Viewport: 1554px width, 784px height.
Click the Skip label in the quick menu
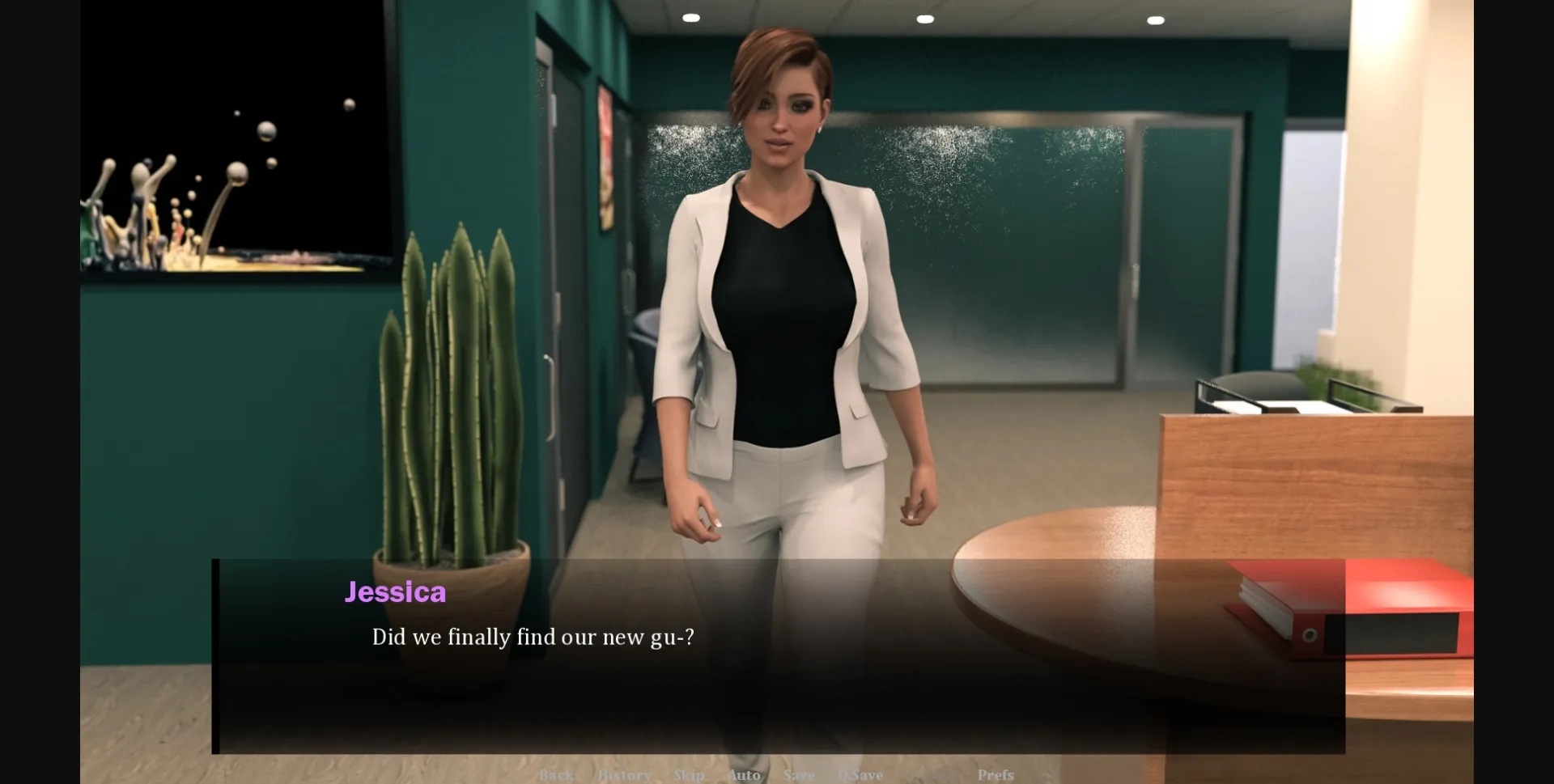click(x=688, y=775)
